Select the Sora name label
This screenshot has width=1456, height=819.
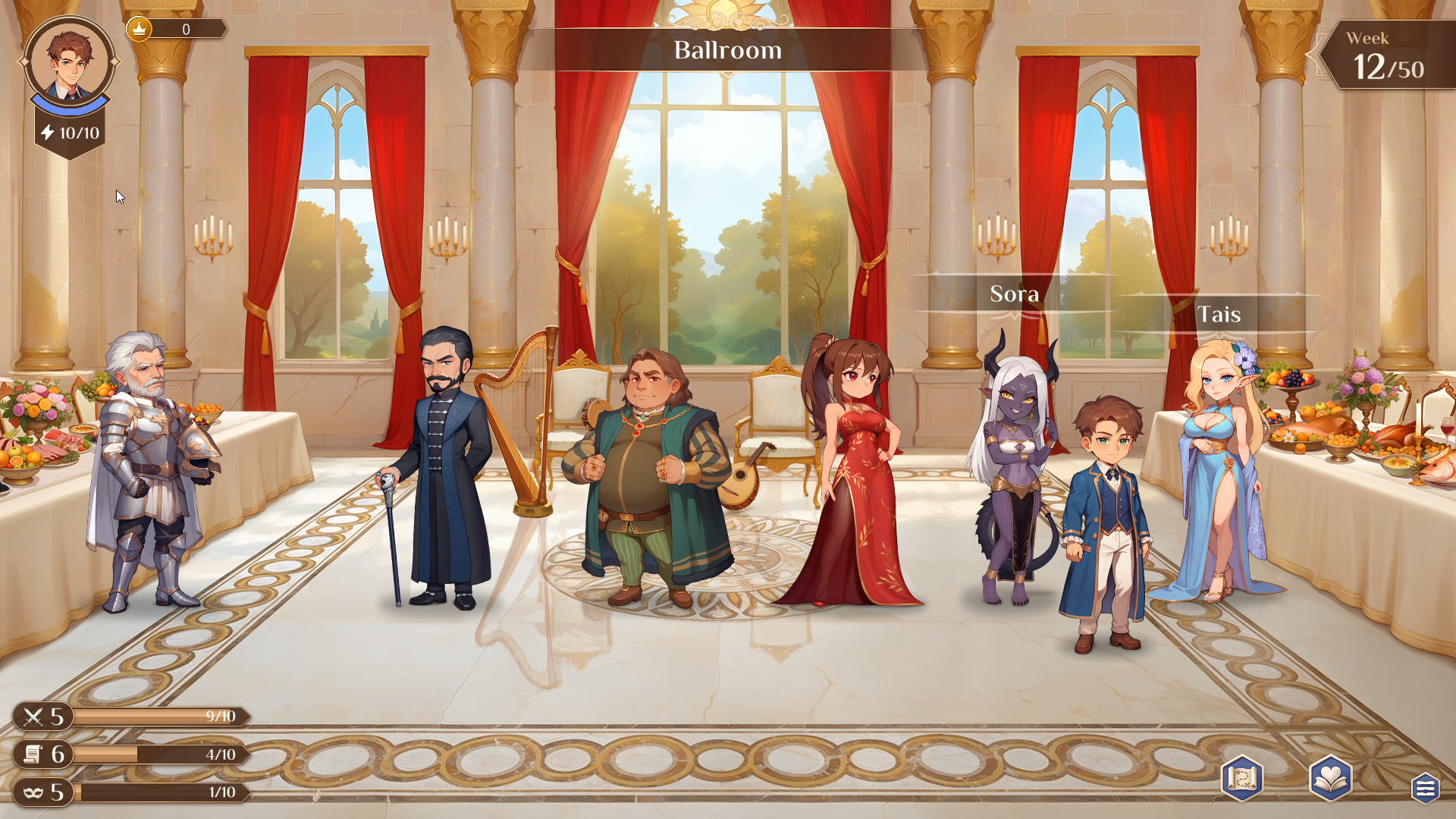click(x=1013, y=294)
